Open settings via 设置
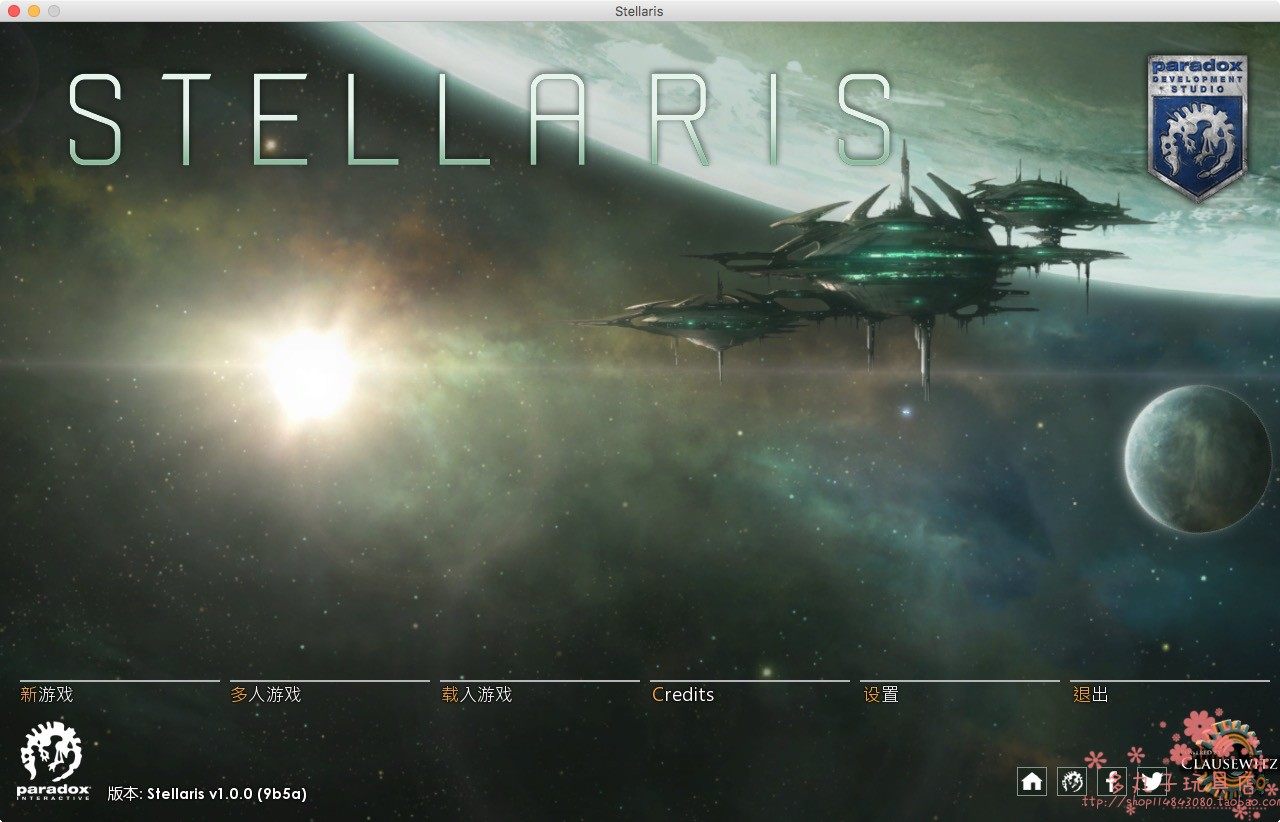This screenshot has height=822, width=1280. pyautogui.click(x=881, y=694)
